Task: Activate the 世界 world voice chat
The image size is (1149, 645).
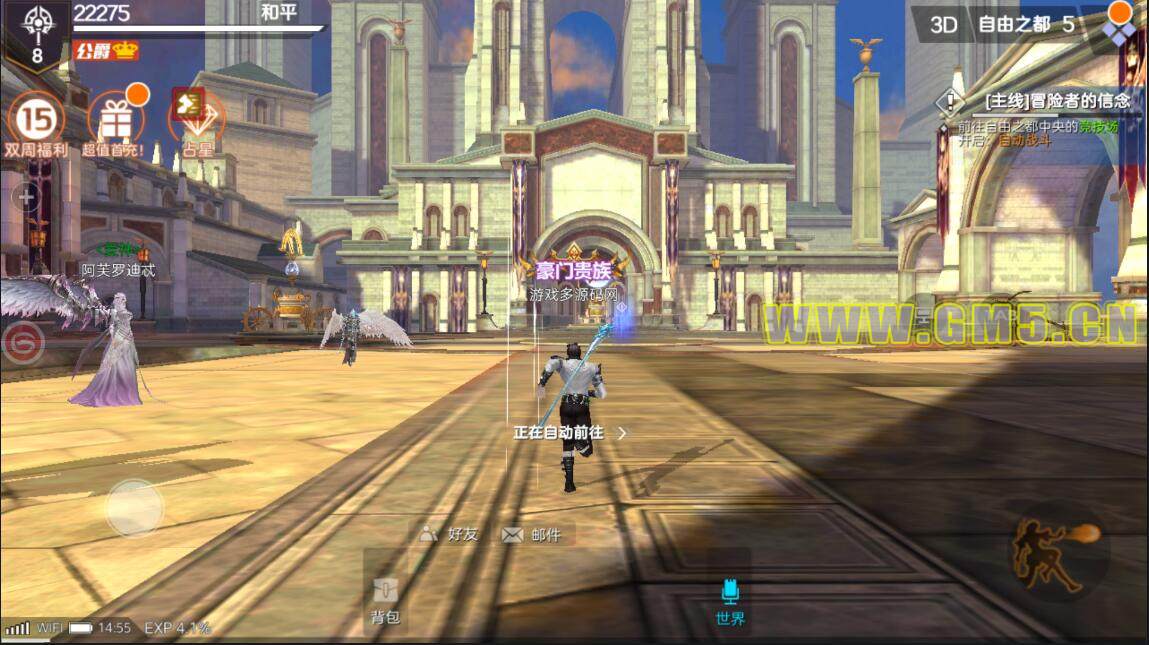Action: coord(730,602)
